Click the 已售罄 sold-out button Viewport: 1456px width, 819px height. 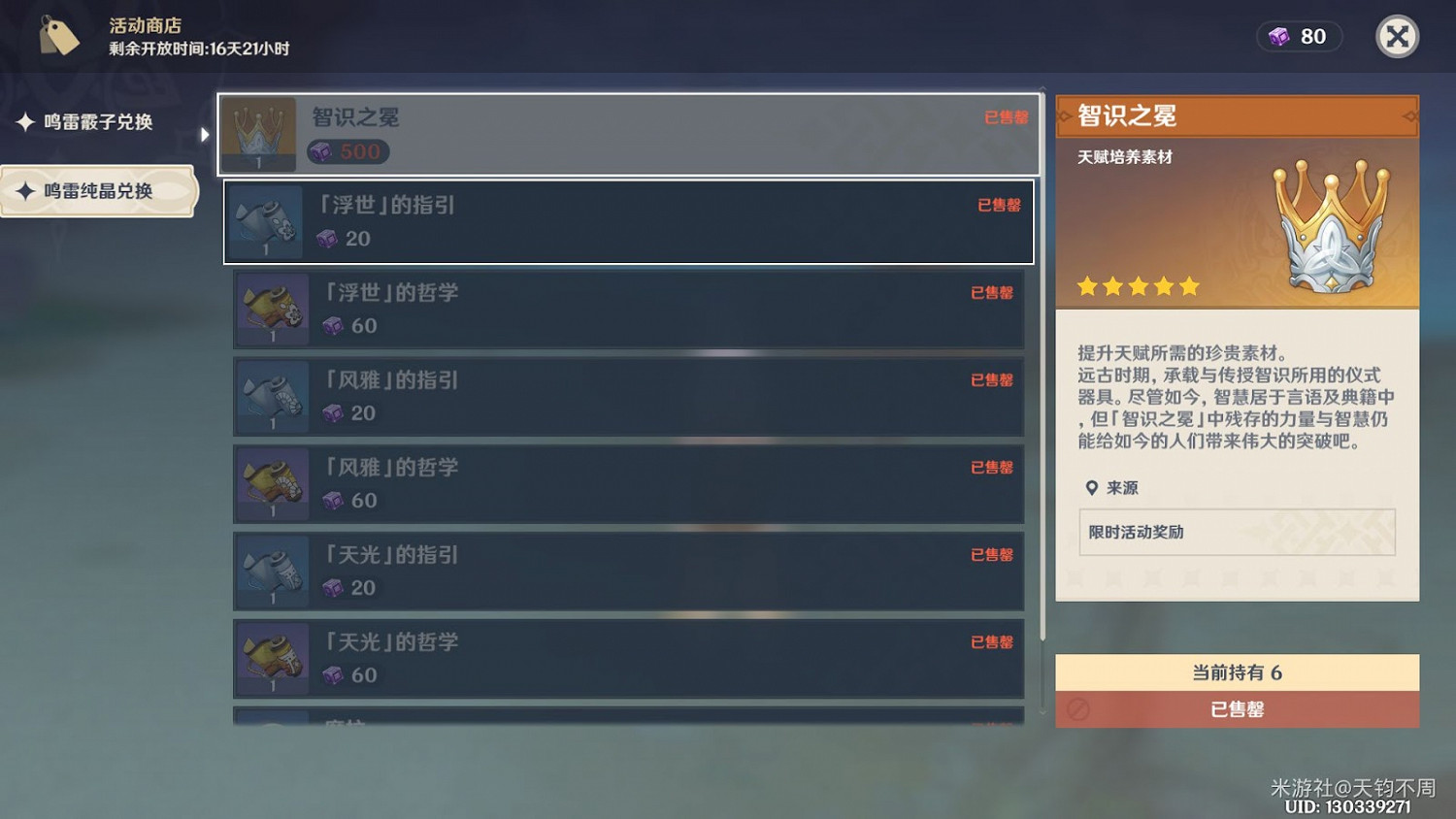point(1238,709)
